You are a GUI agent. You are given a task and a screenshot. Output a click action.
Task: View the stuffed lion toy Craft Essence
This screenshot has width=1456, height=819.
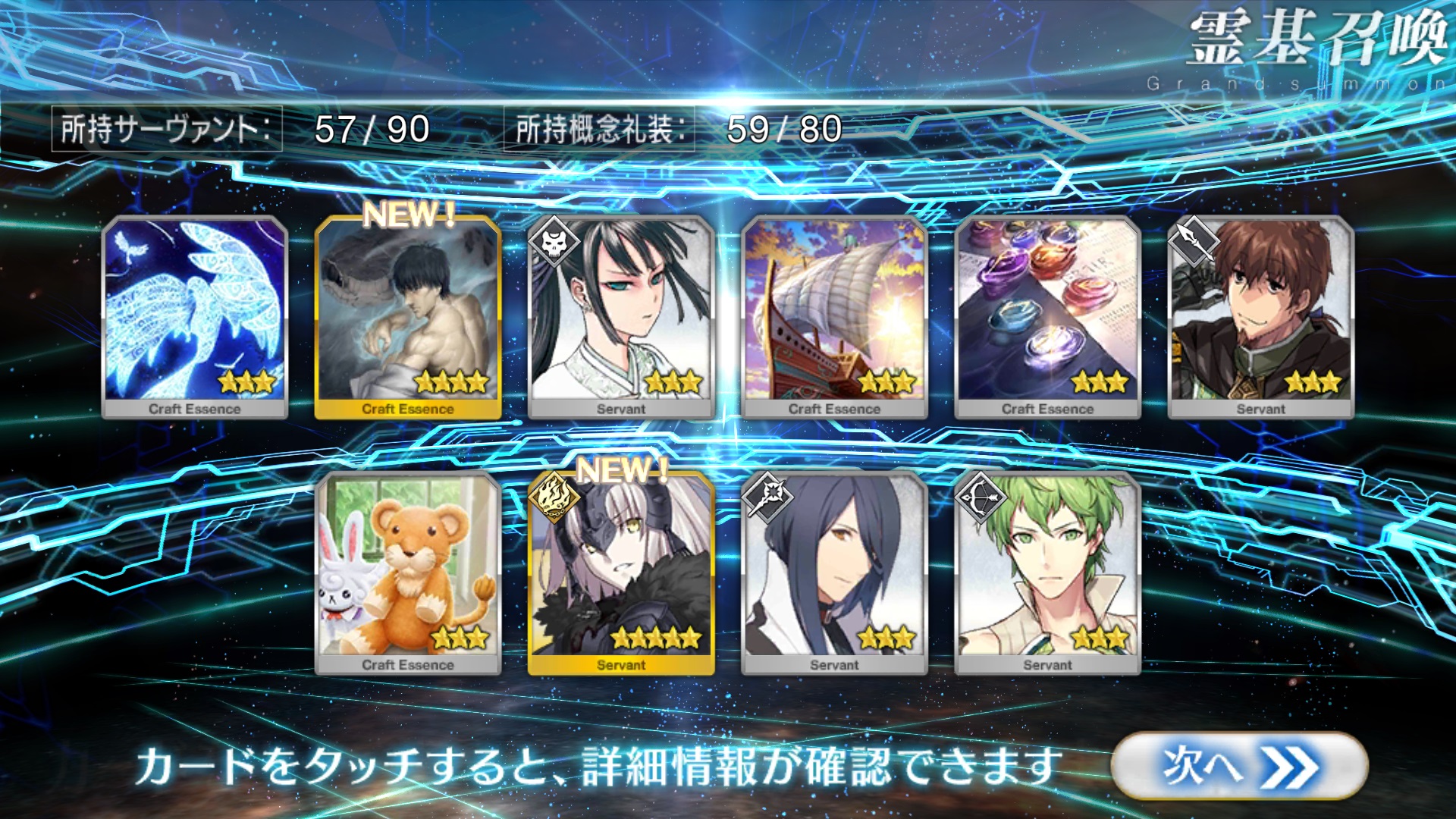coord(408,573)
